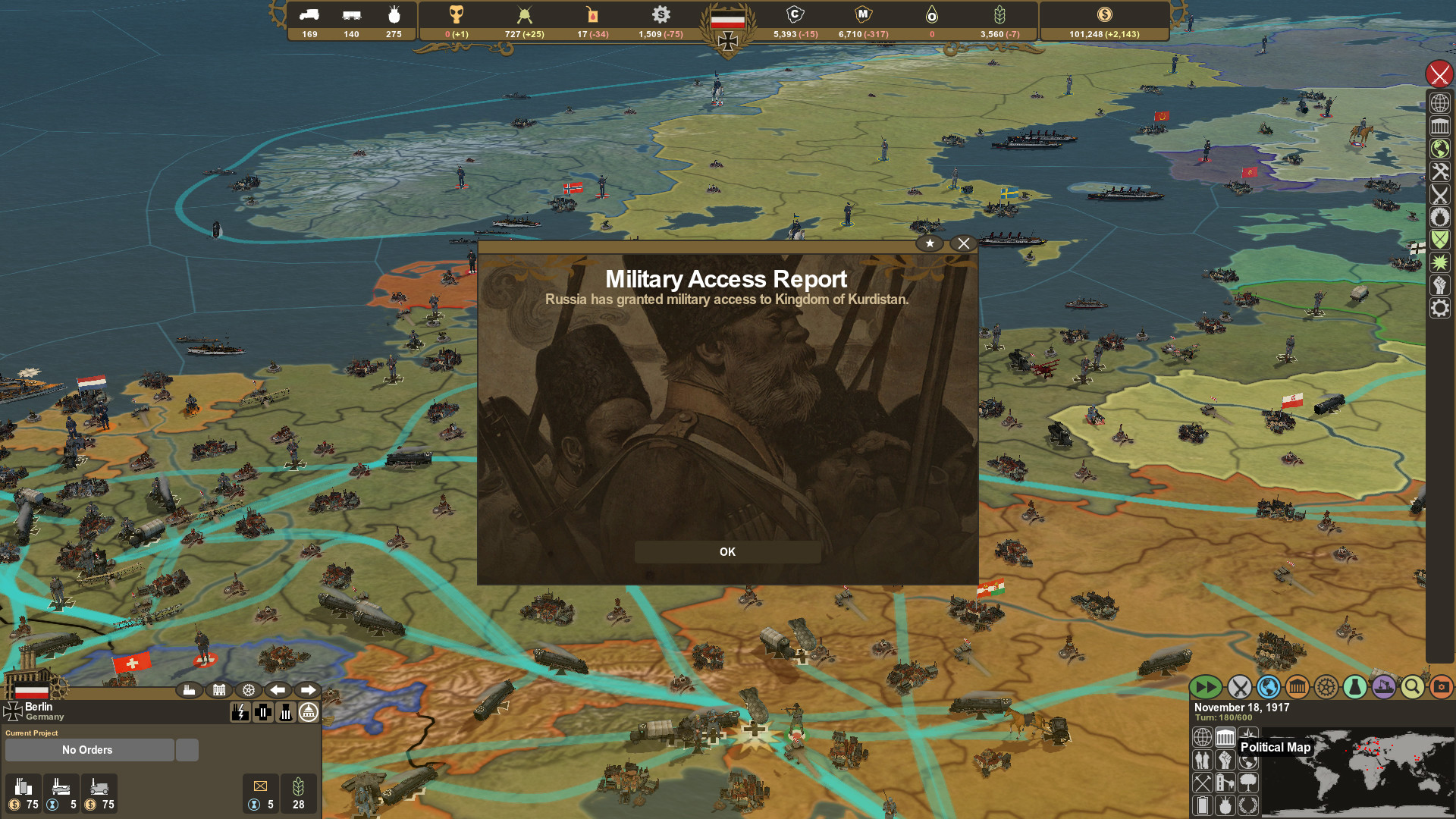Toggle the tree resource overlay on the minimap
This screenshot has width=1456, height=819.
(1248, 784)
